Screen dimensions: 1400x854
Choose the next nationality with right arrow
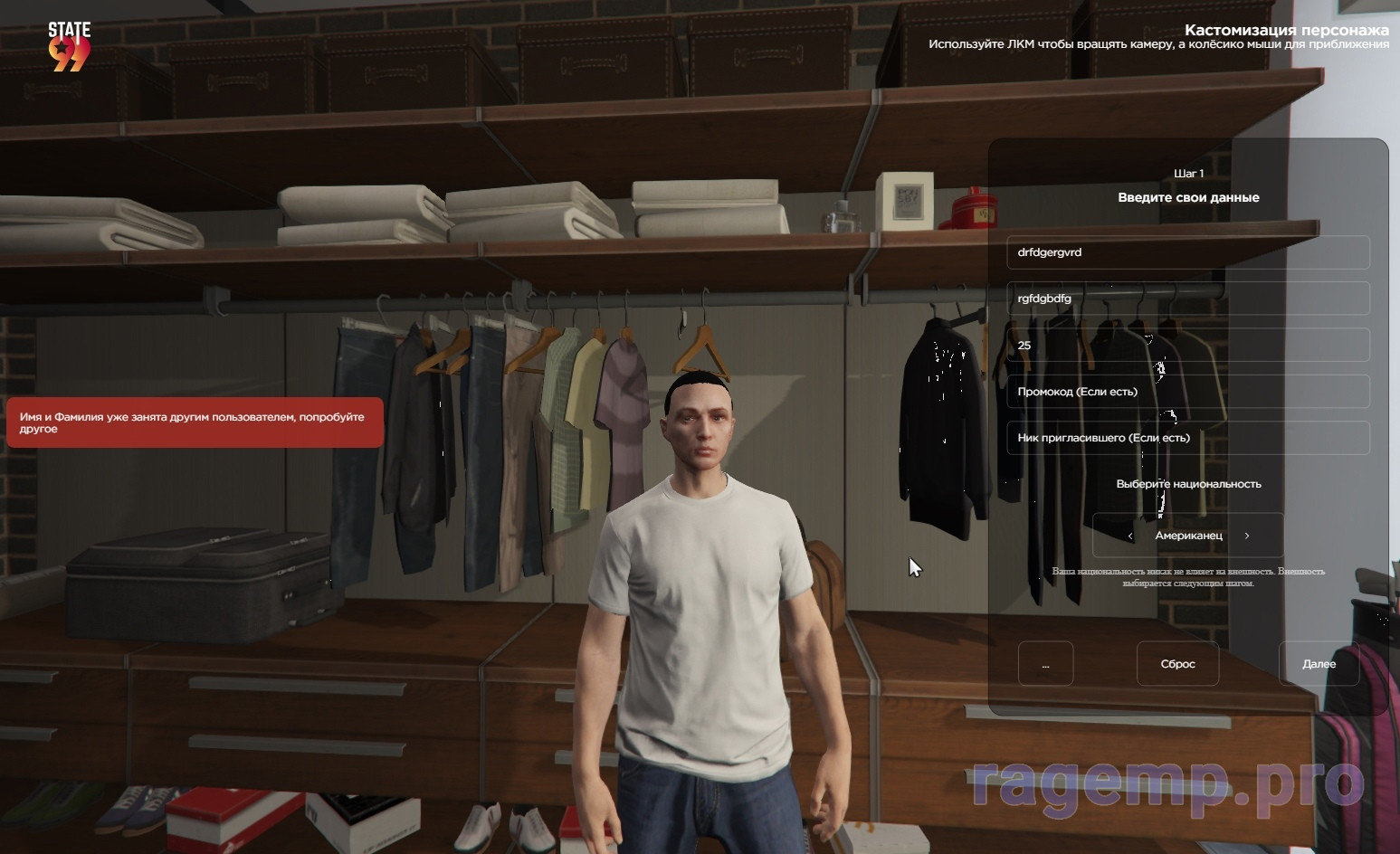tap(1247, 536)
